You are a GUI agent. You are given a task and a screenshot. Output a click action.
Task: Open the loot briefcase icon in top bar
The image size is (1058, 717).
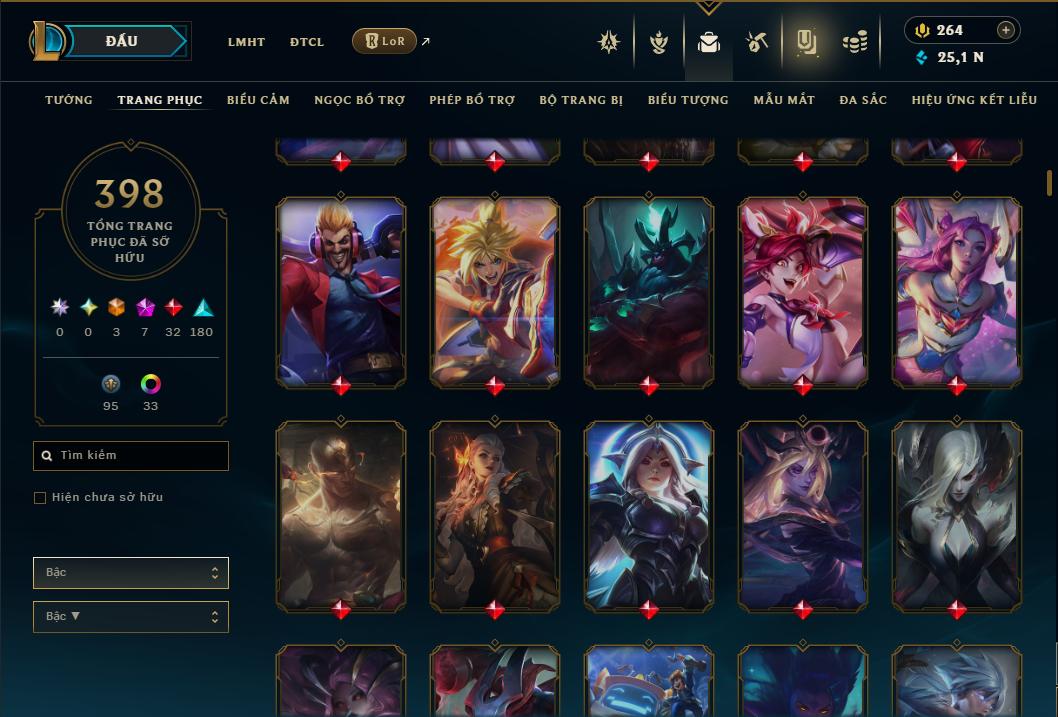click(x=709, y=42)
